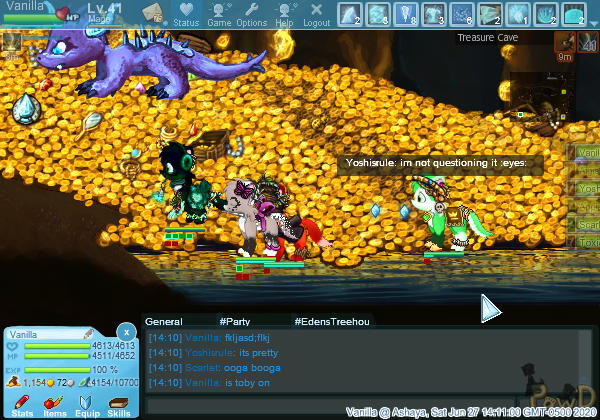Click the buff icon showing 9m timer

click(565, 42)
